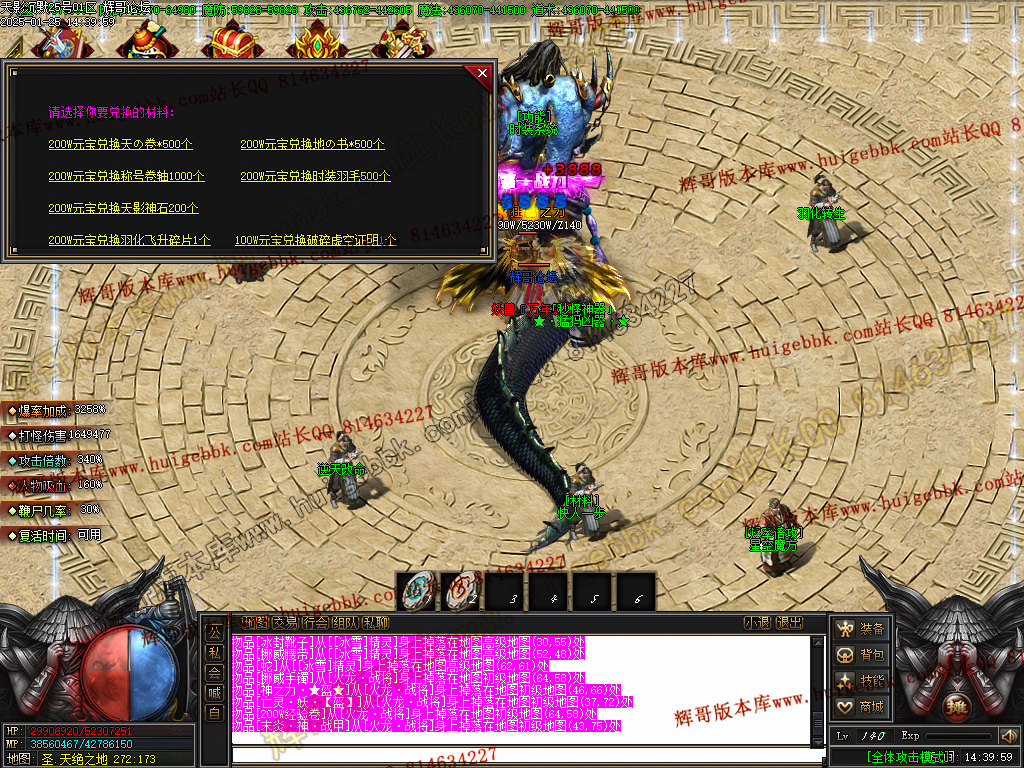Viewport: 1024px width, 768px height.
Task: Open the 背包 bag
Action: [x=861, y=655]
